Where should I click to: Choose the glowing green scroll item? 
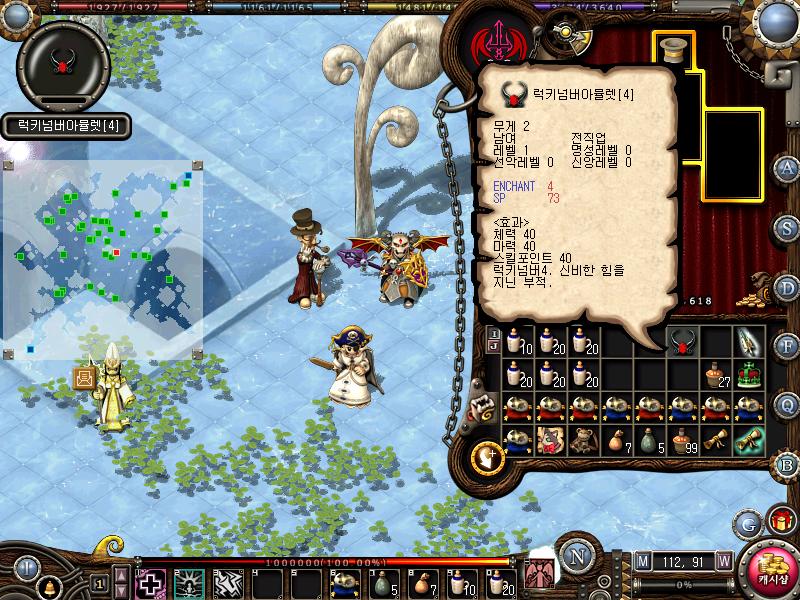749,440
